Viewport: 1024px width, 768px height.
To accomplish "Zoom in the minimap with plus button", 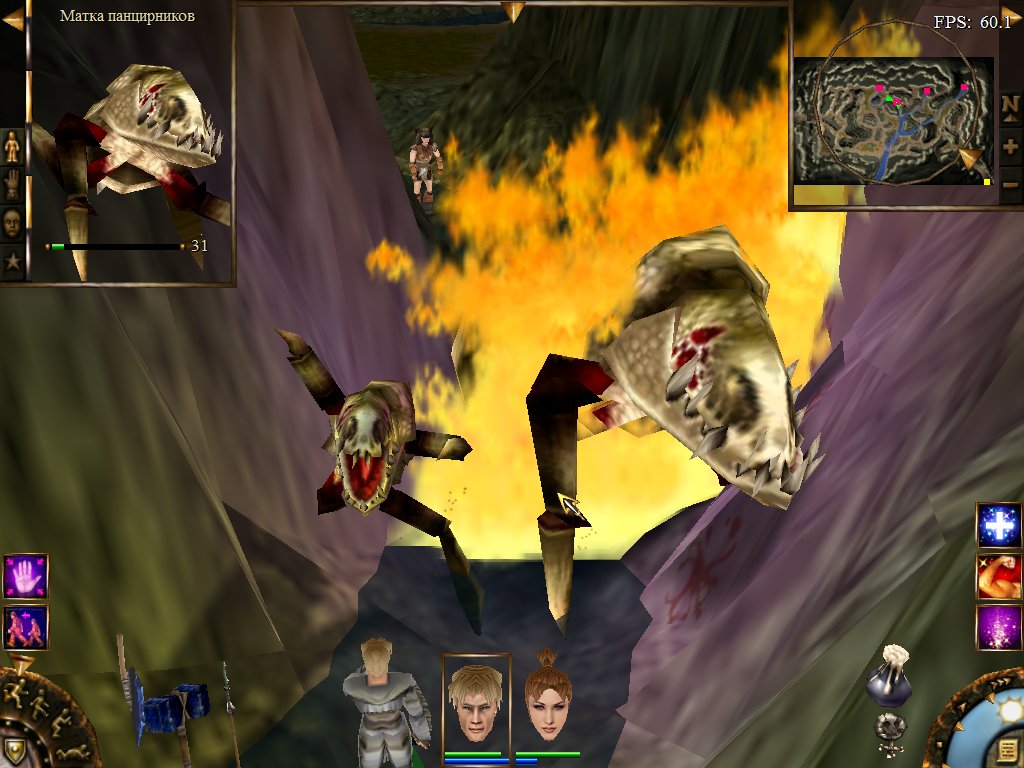I will tap(1010, 146).
